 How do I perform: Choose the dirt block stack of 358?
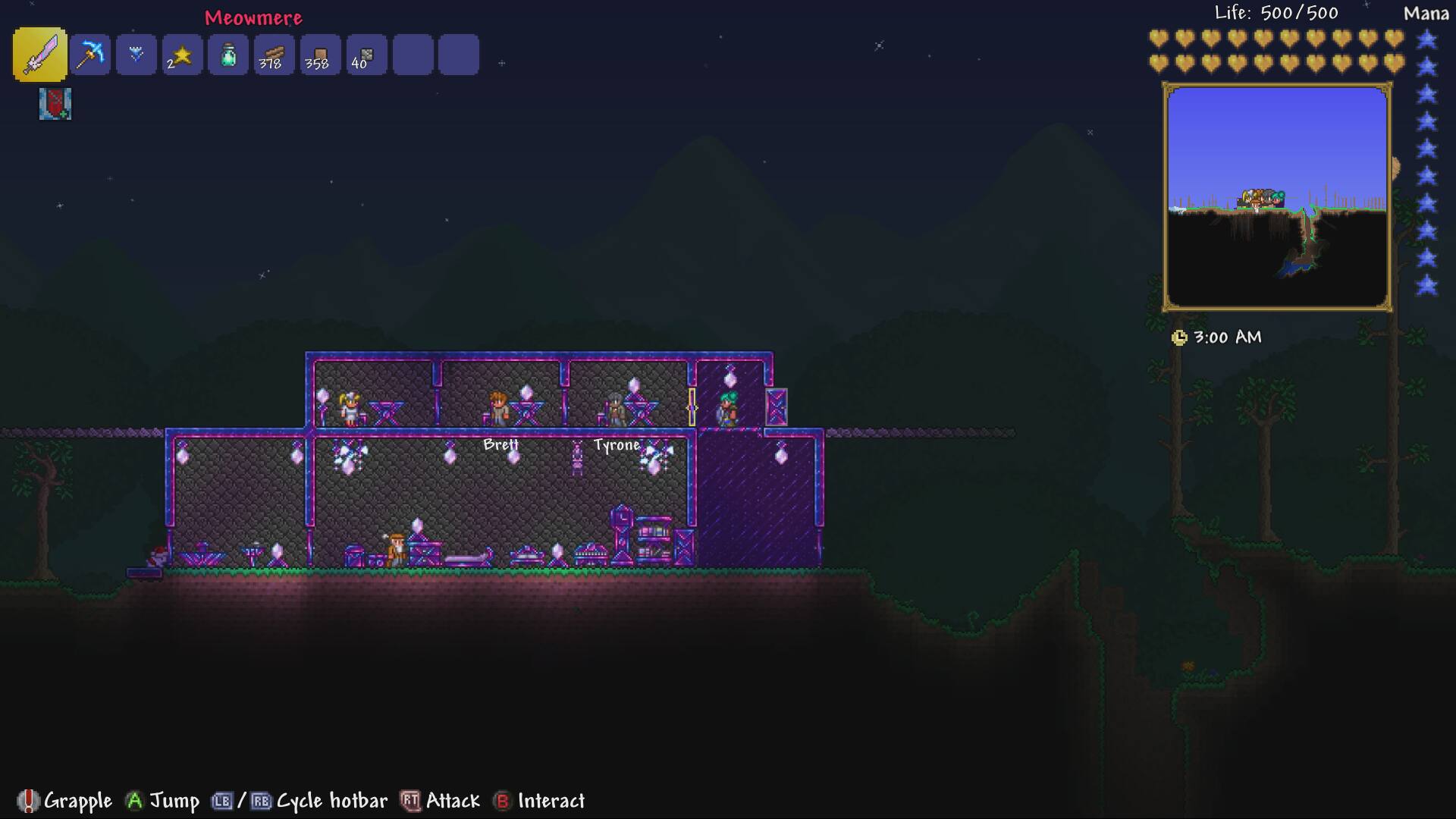click(x=320, y=55)
